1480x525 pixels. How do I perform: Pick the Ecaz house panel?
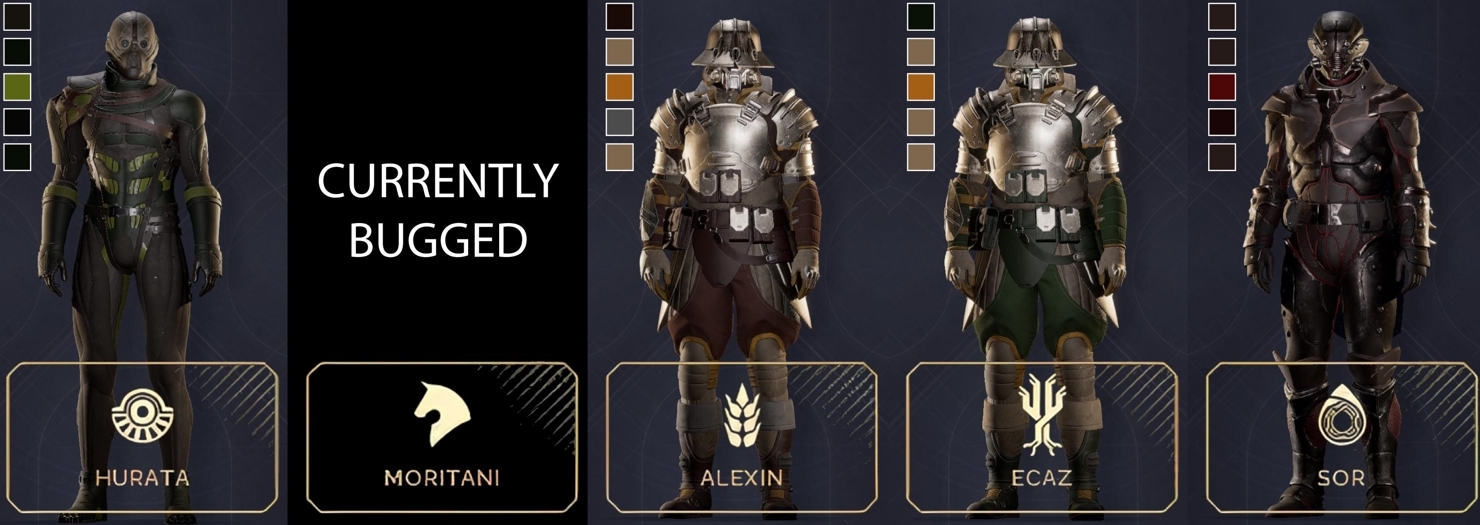1041,437
